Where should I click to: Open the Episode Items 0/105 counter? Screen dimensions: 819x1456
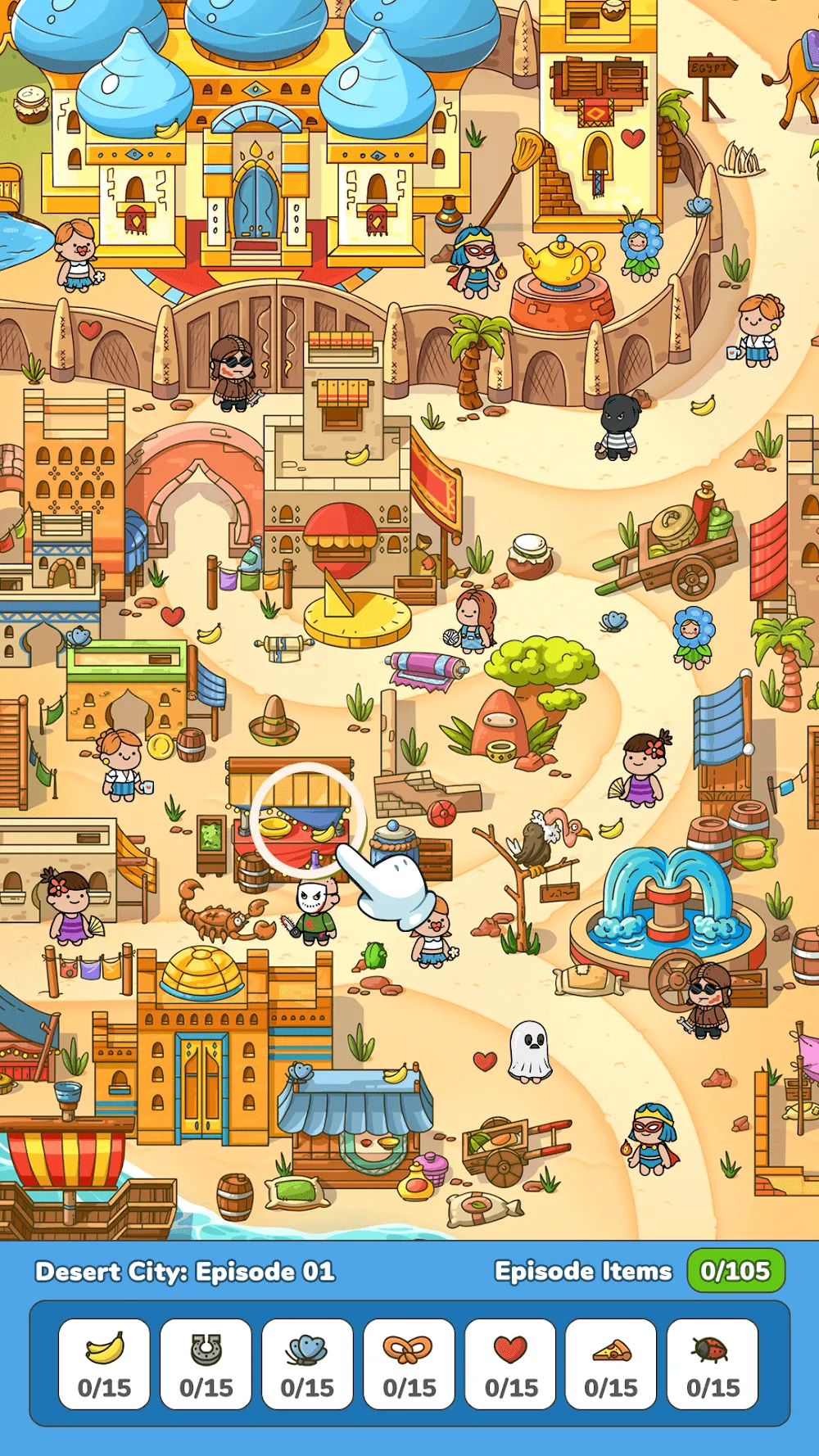[x=735, y=1271]
